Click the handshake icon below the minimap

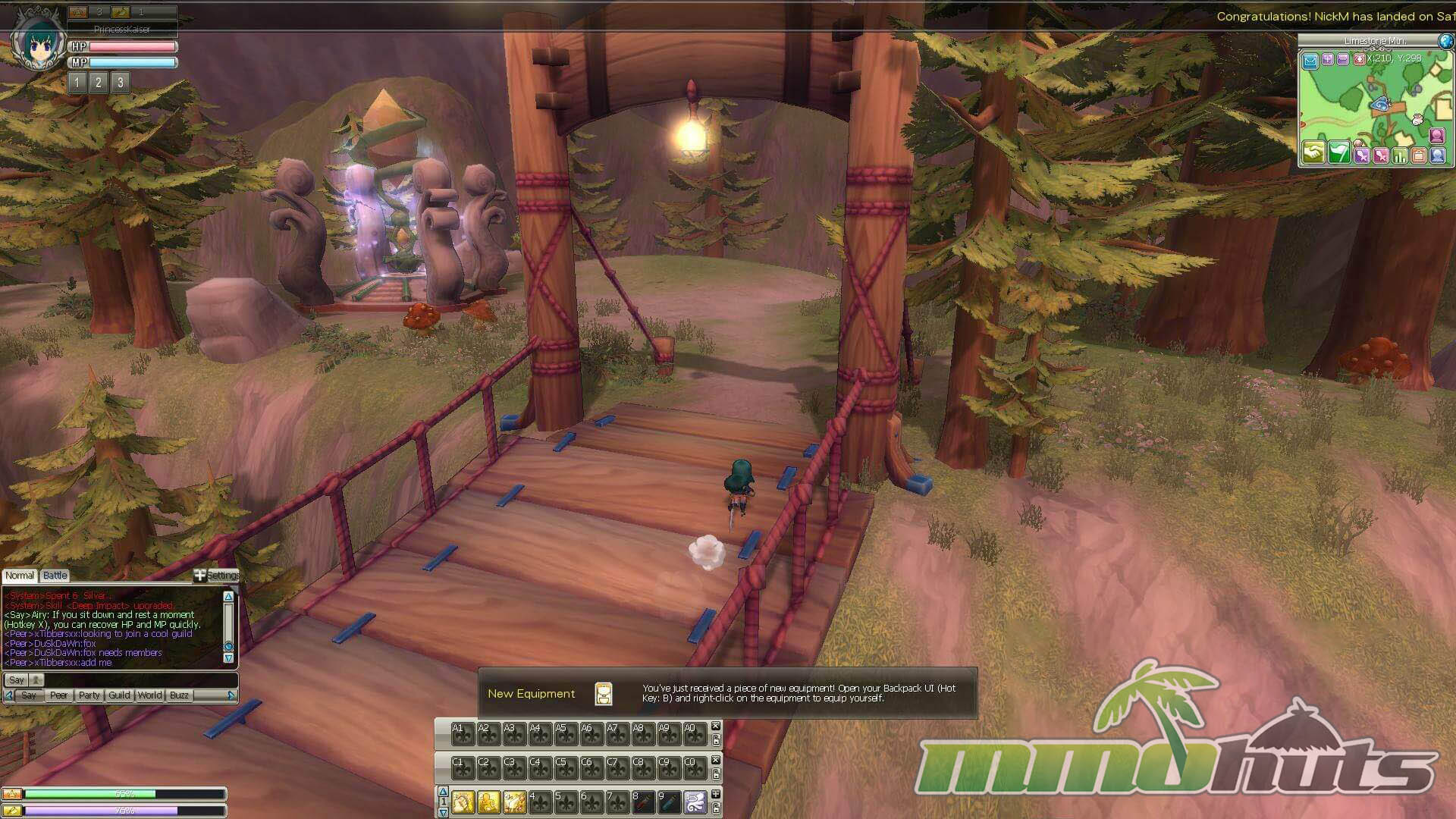(1313, 152)
